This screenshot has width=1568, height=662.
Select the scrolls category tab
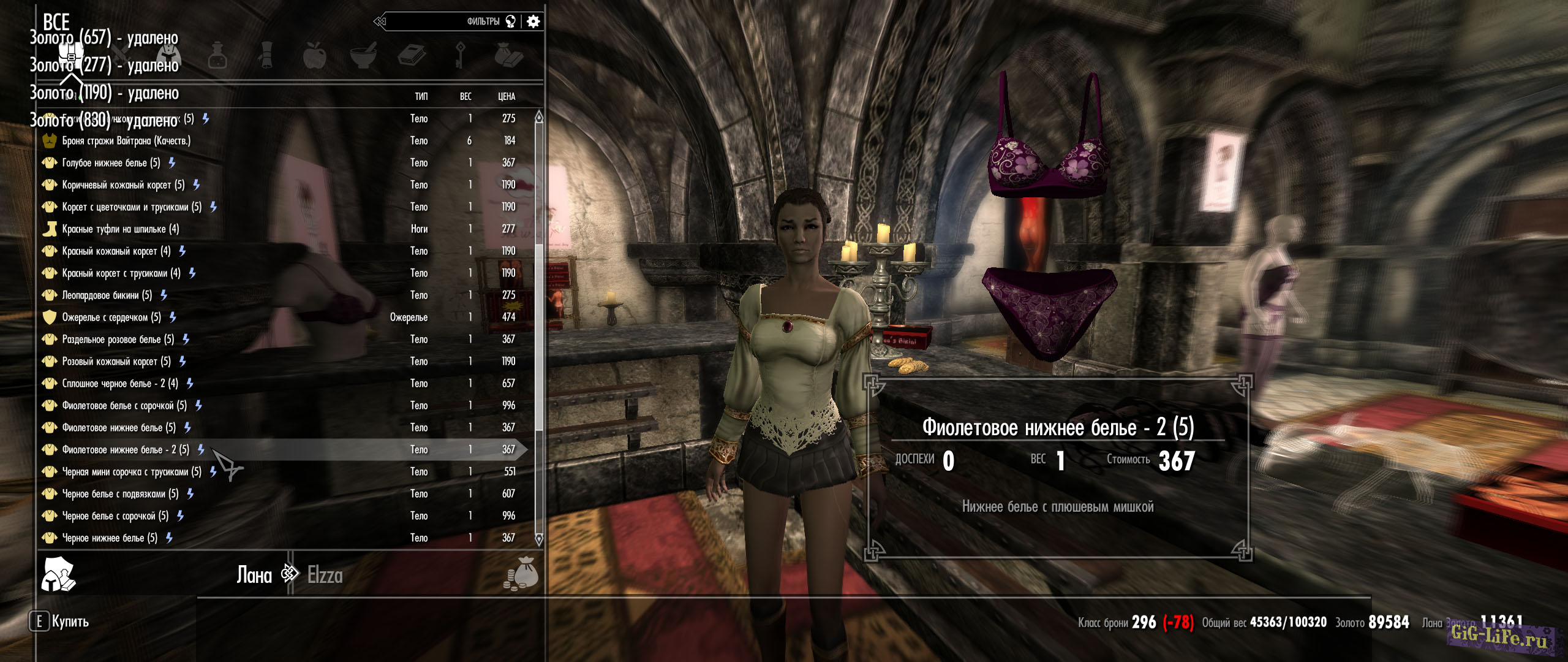tap(266, 55)
